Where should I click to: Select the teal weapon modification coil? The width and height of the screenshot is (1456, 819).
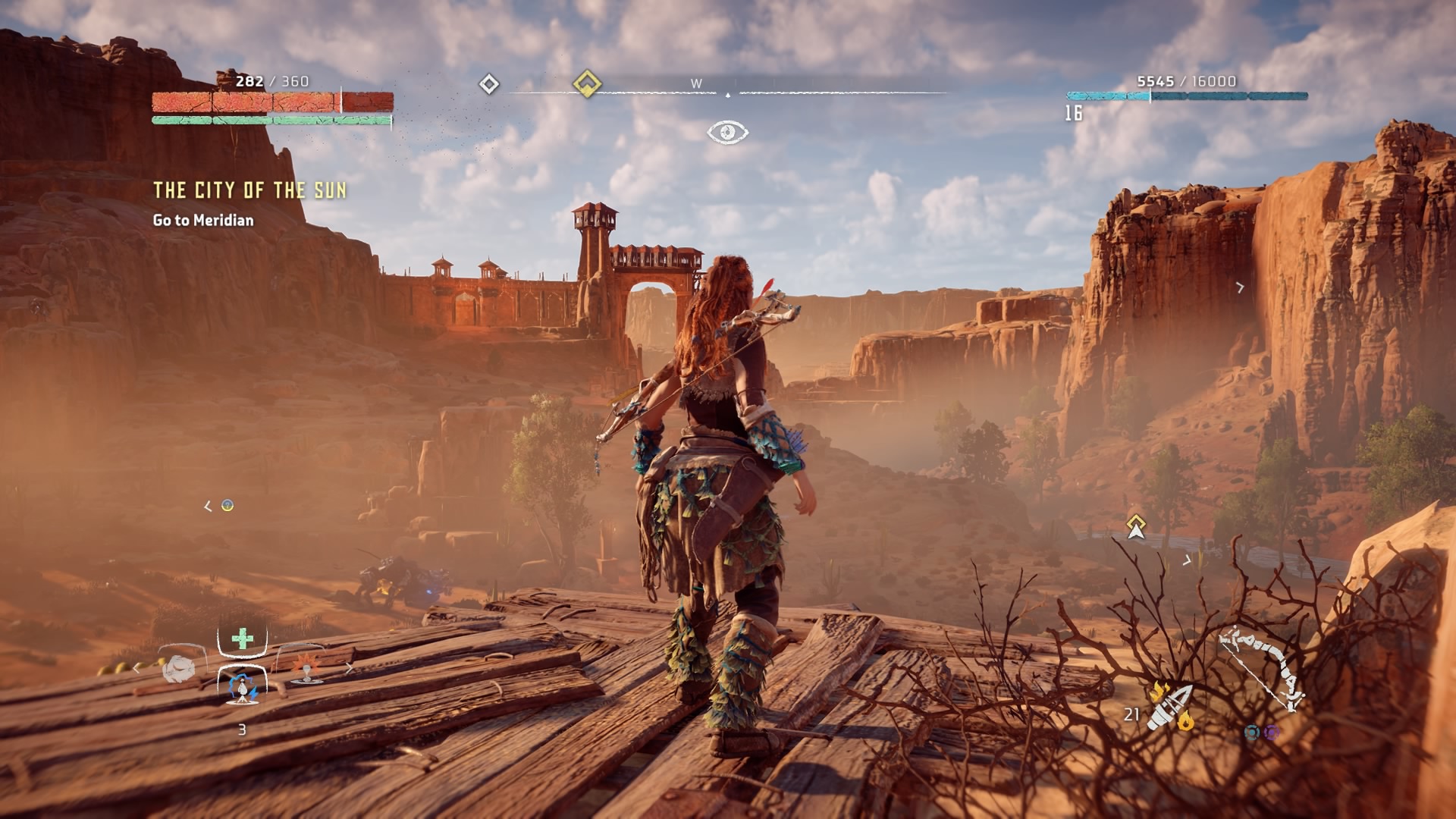[x=1252, y=732]
